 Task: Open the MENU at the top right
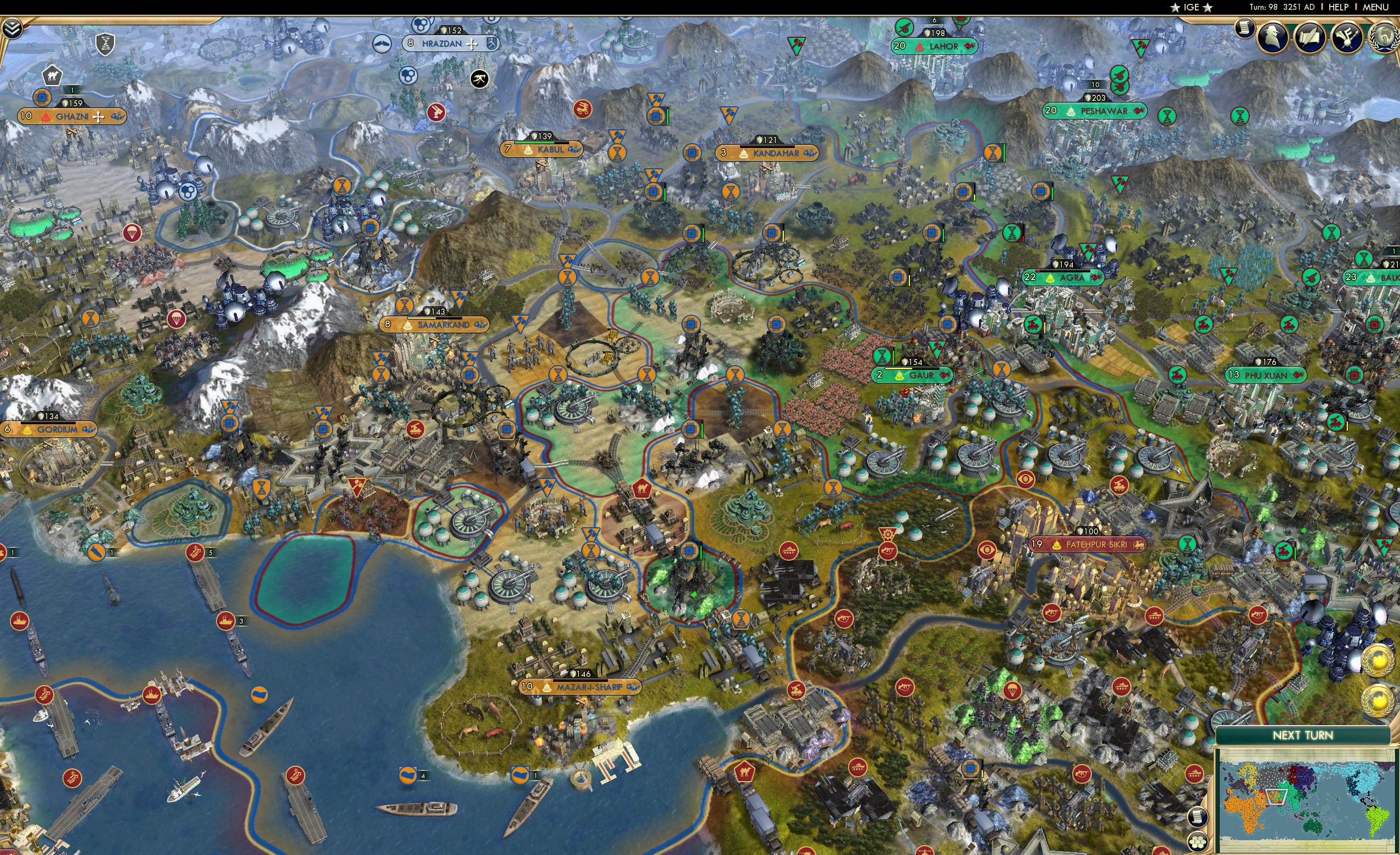tap(1375, 7)
